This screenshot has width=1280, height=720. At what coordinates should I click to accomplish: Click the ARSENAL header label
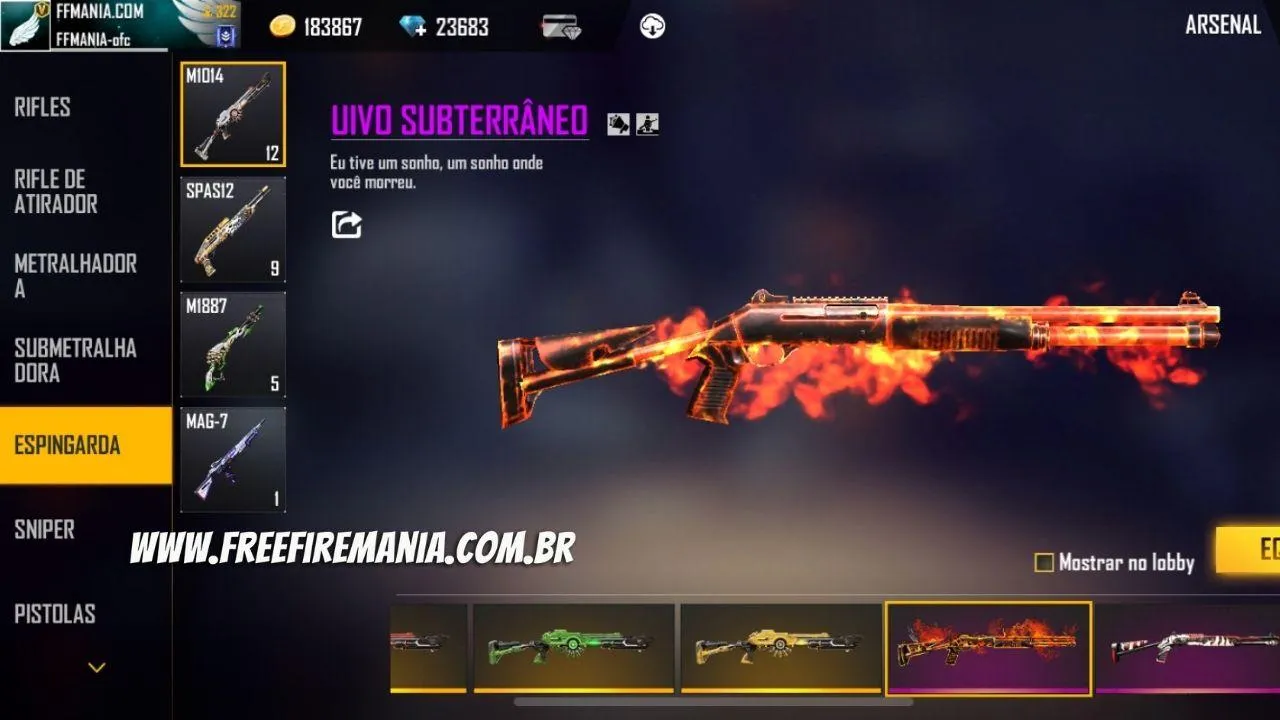(x=1224, y=25)
